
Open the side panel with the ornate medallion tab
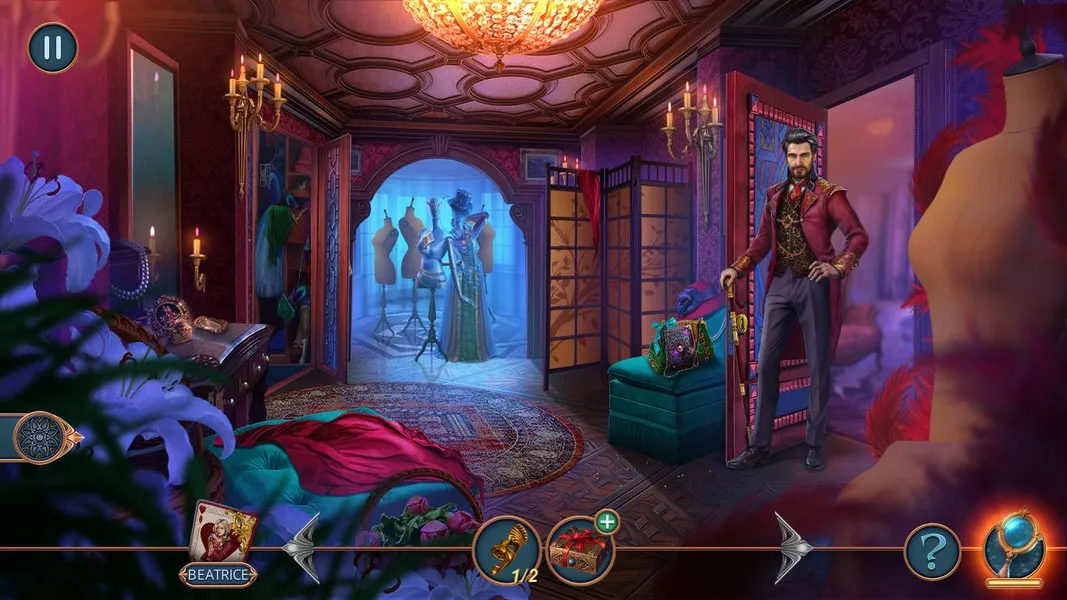click(44, 438)
